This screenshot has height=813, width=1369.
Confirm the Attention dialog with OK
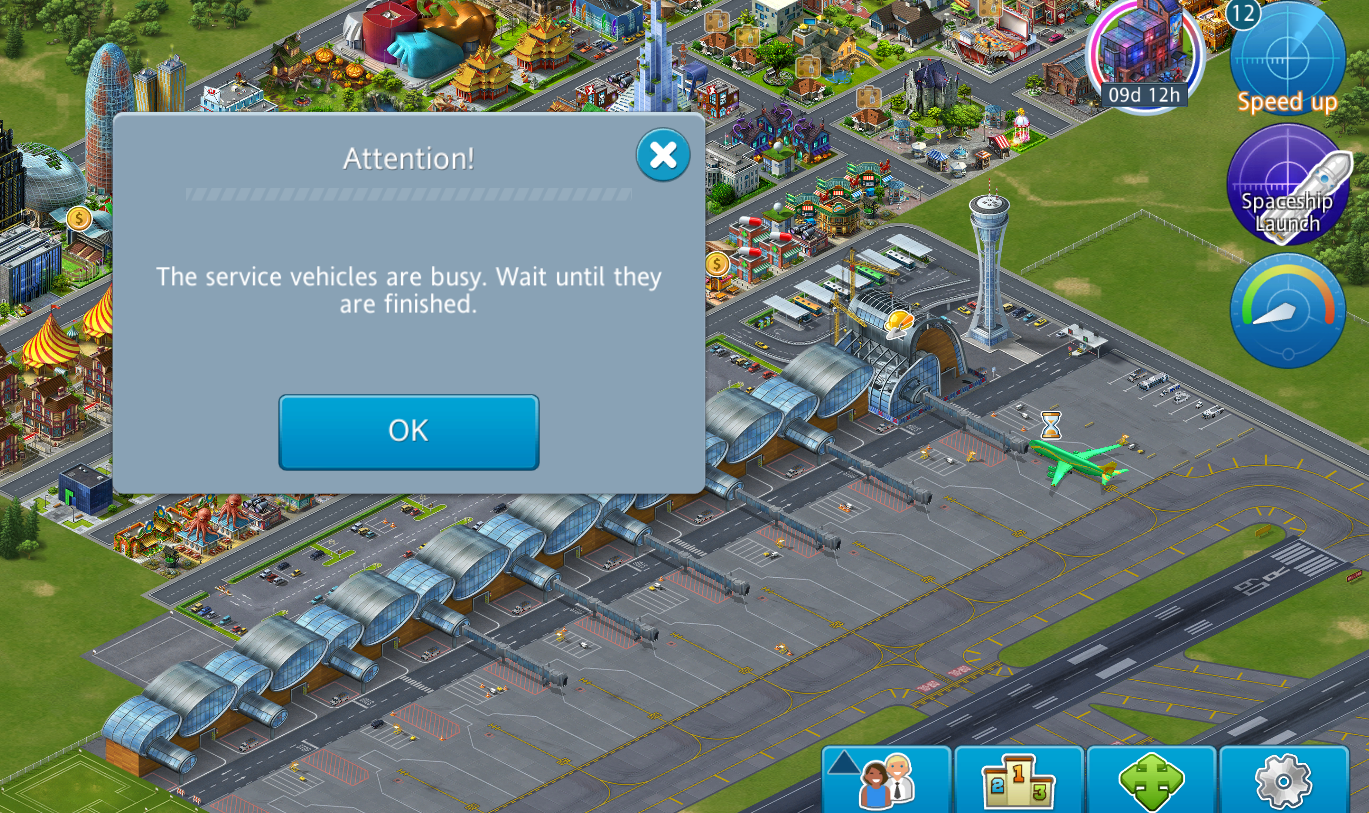coord(408,431)
